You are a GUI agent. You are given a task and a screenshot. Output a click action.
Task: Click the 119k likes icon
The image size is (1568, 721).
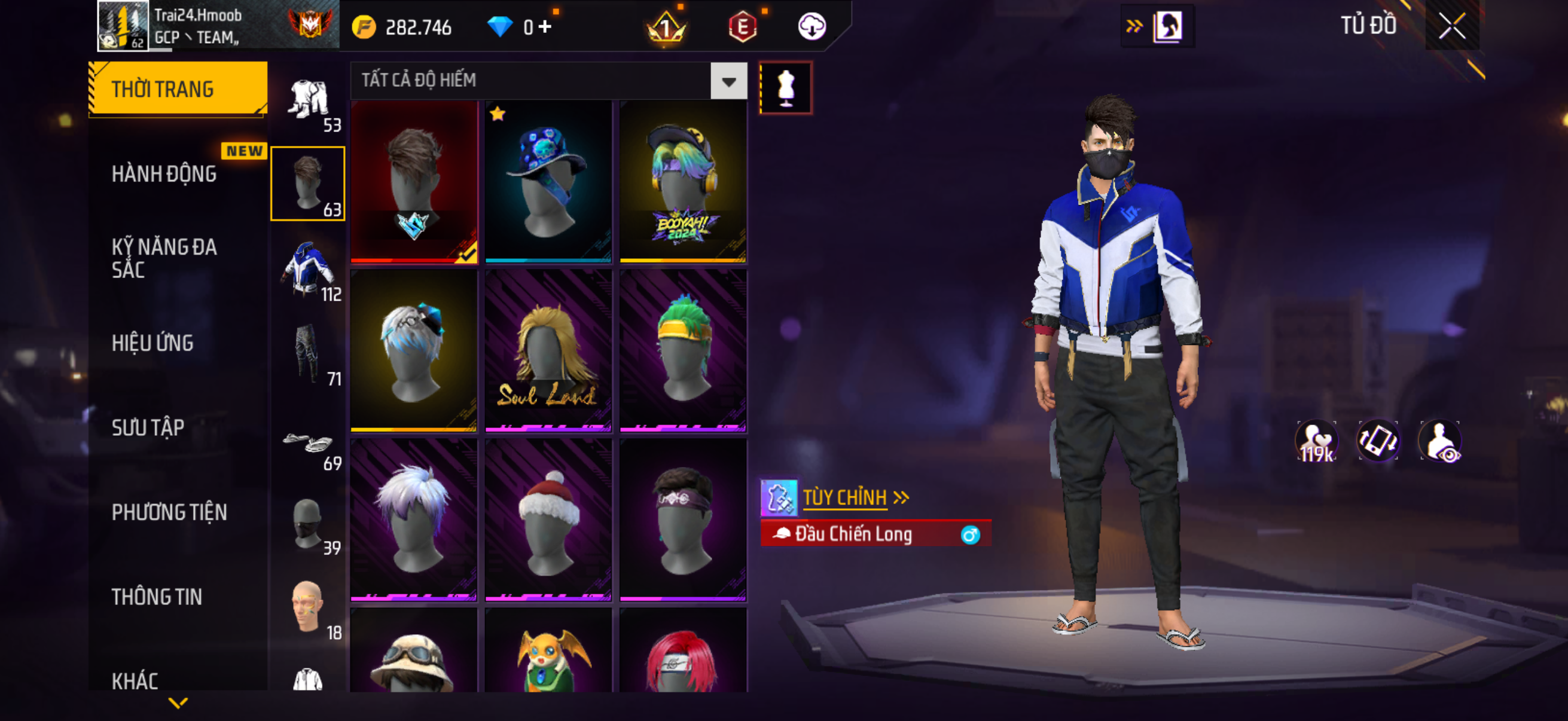point(1316,442)
